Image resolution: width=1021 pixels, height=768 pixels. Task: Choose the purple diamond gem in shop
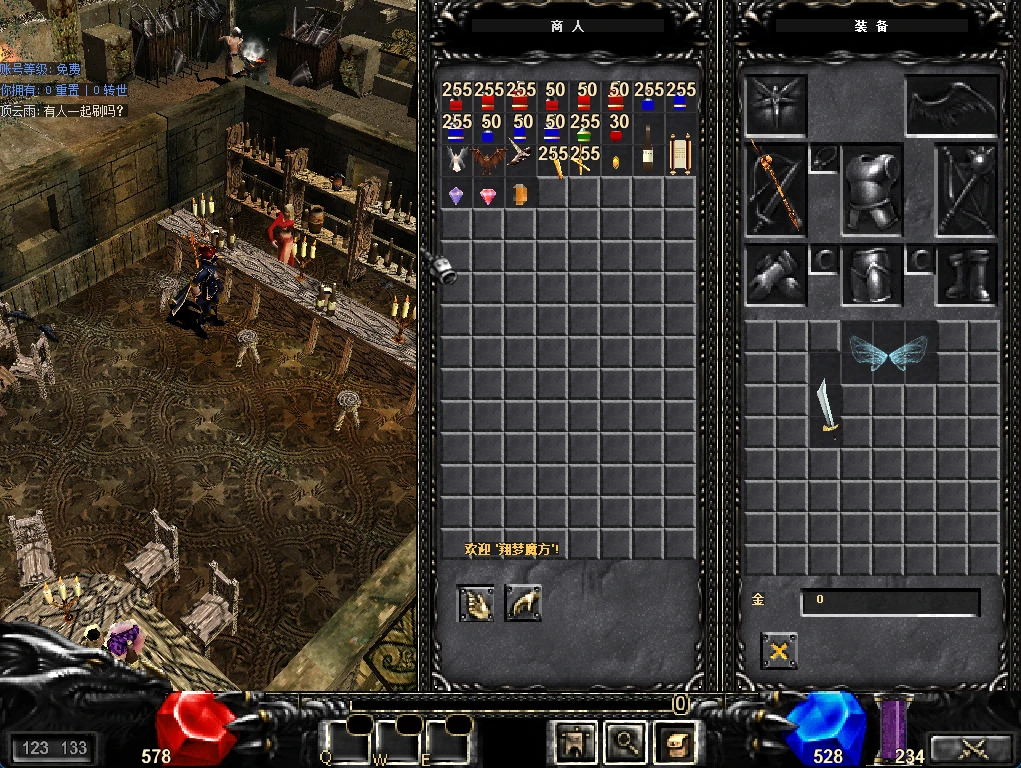[x=457, y=195]
